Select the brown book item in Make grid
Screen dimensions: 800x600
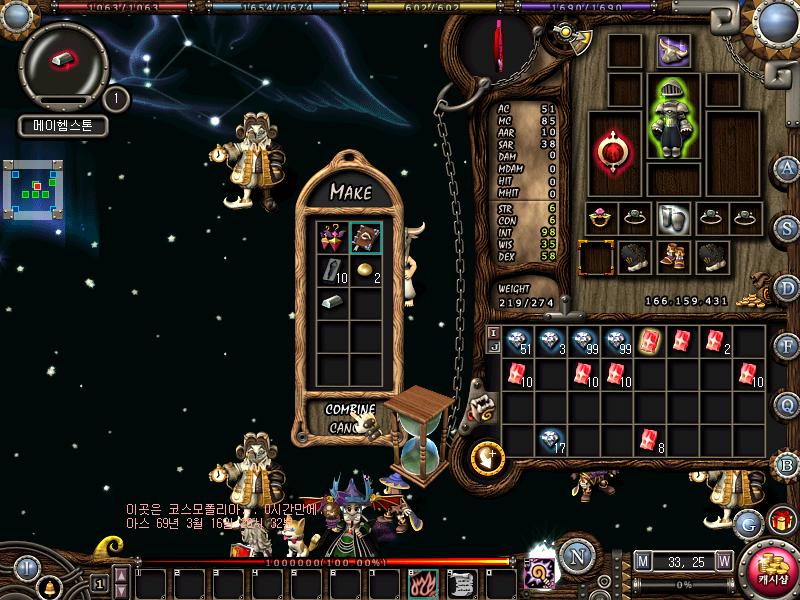pos(365,238)
